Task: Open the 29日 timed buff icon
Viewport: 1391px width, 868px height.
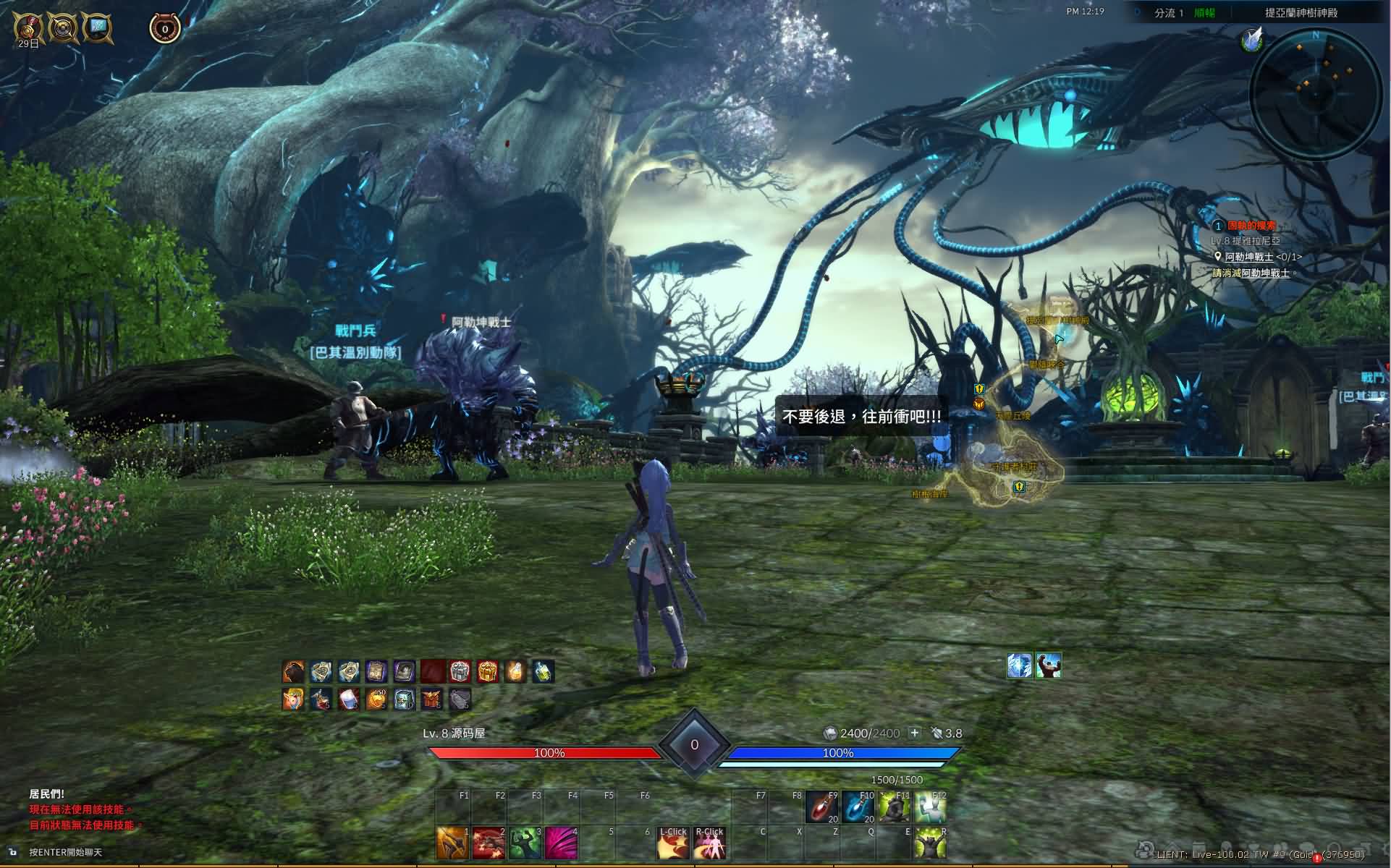Action: (28, 27)
